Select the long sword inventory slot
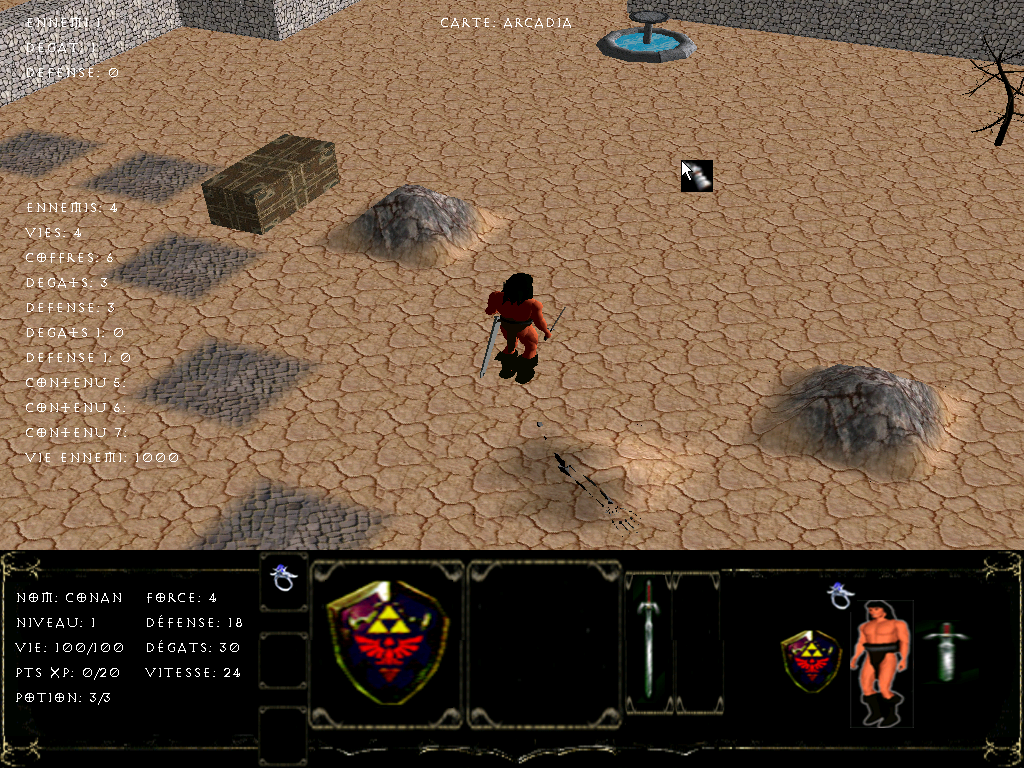 point(649,641)
